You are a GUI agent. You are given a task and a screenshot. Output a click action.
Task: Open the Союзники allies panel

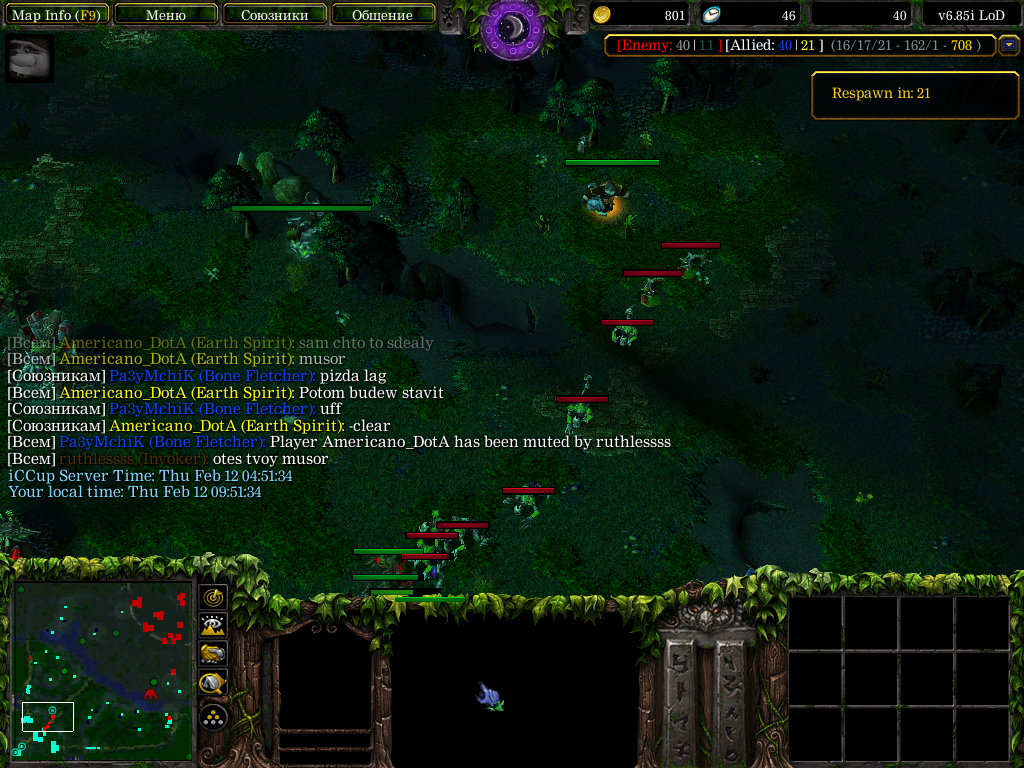click(273, 15)
